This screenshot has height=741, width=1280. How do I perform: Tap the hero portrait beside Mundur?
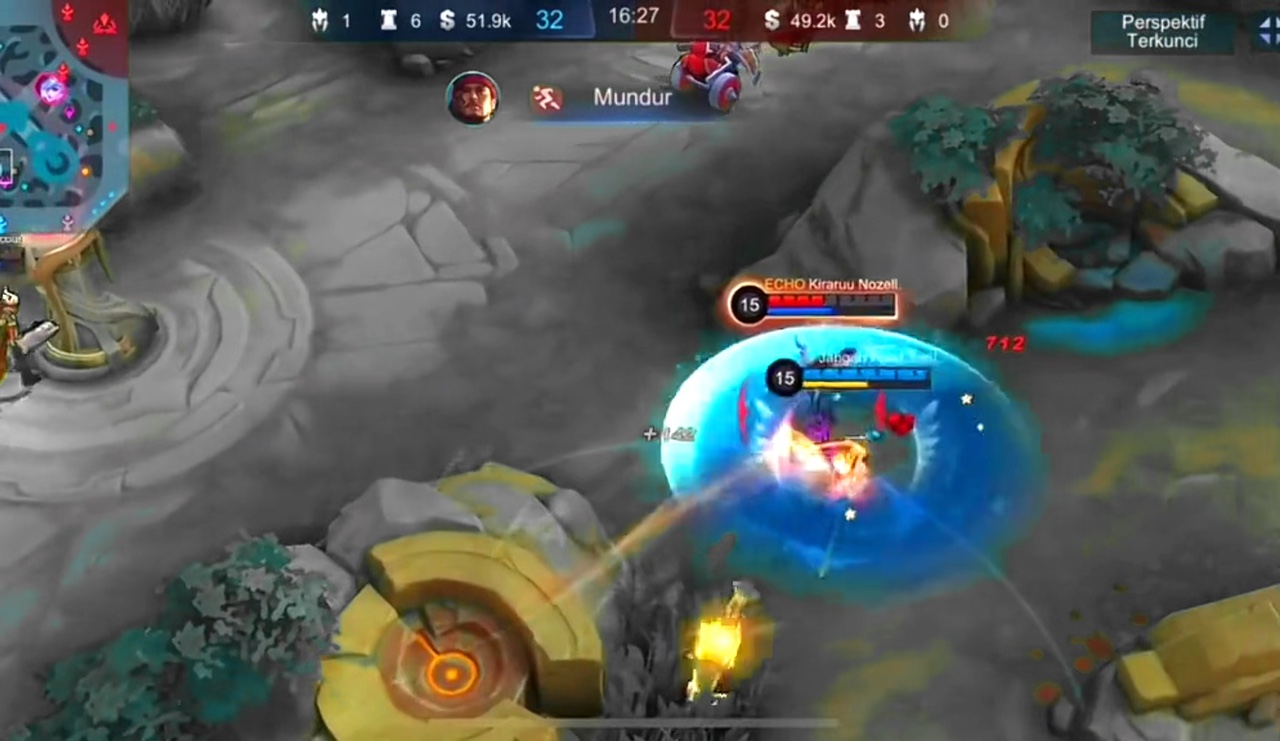(473, 98)
